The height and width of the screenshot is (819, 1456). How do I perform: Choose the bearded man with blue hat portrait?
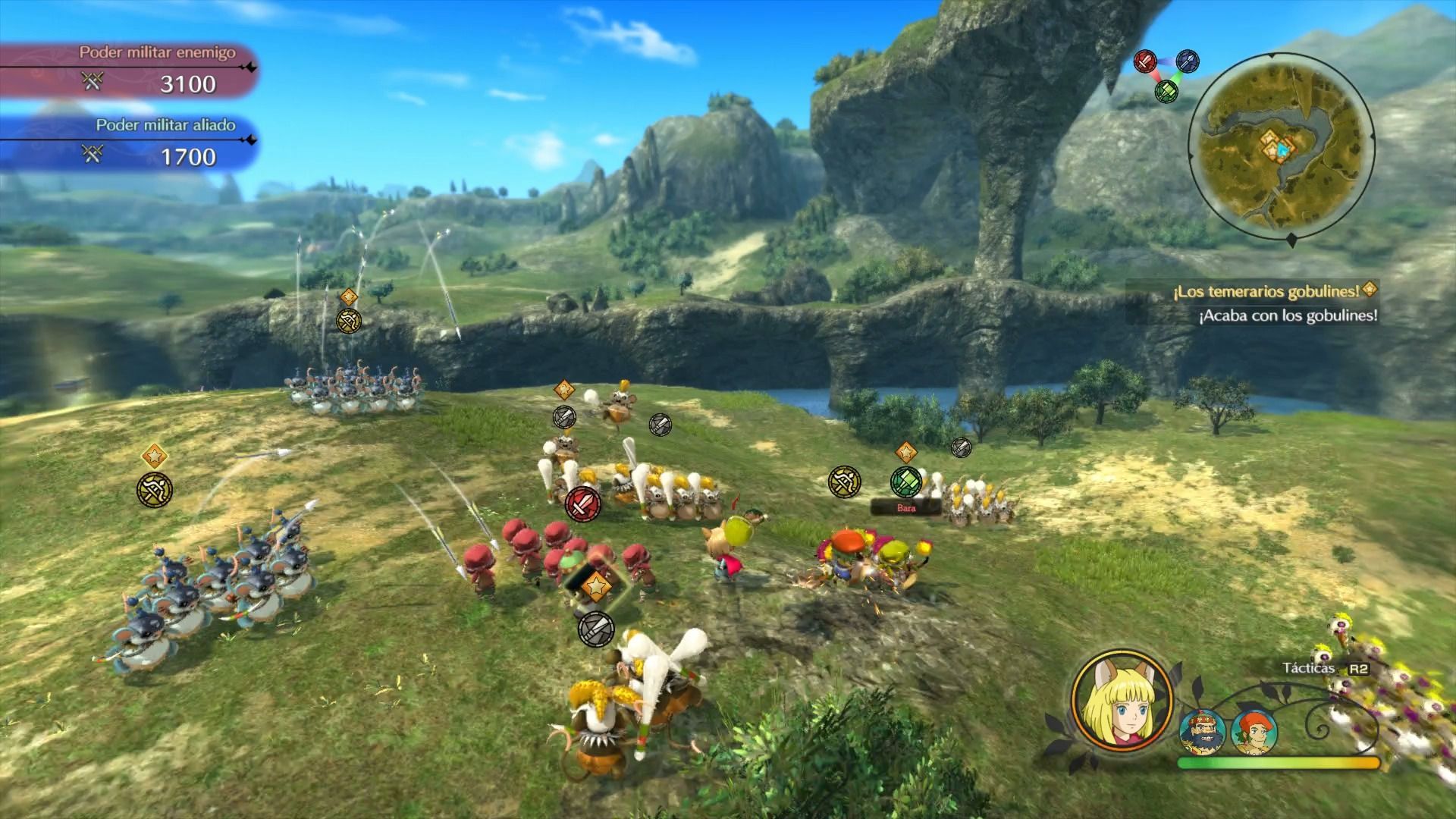click(1202, 733)
